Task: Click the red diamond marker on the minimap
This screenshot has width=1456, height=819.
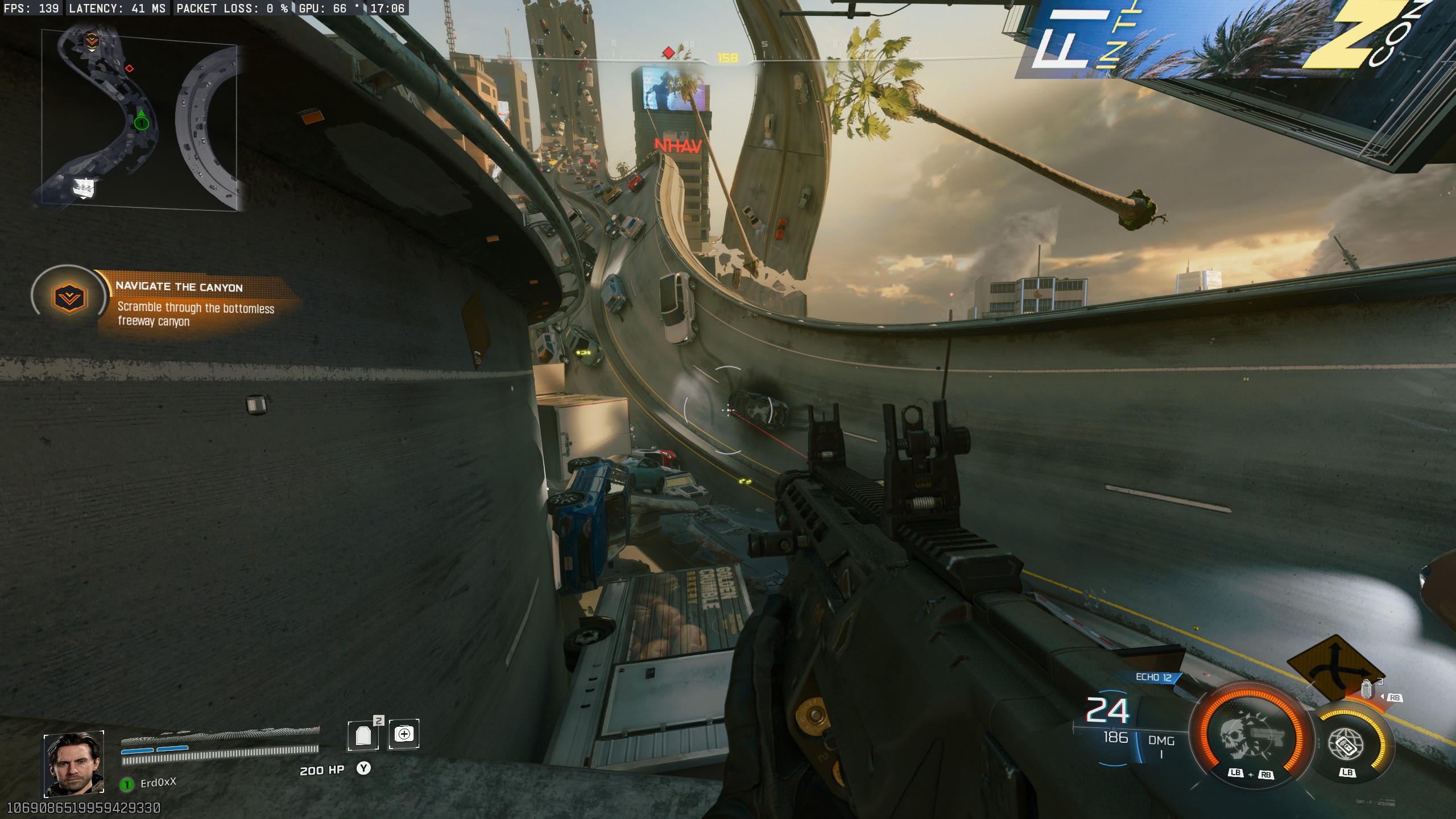Action: (129, 68)
